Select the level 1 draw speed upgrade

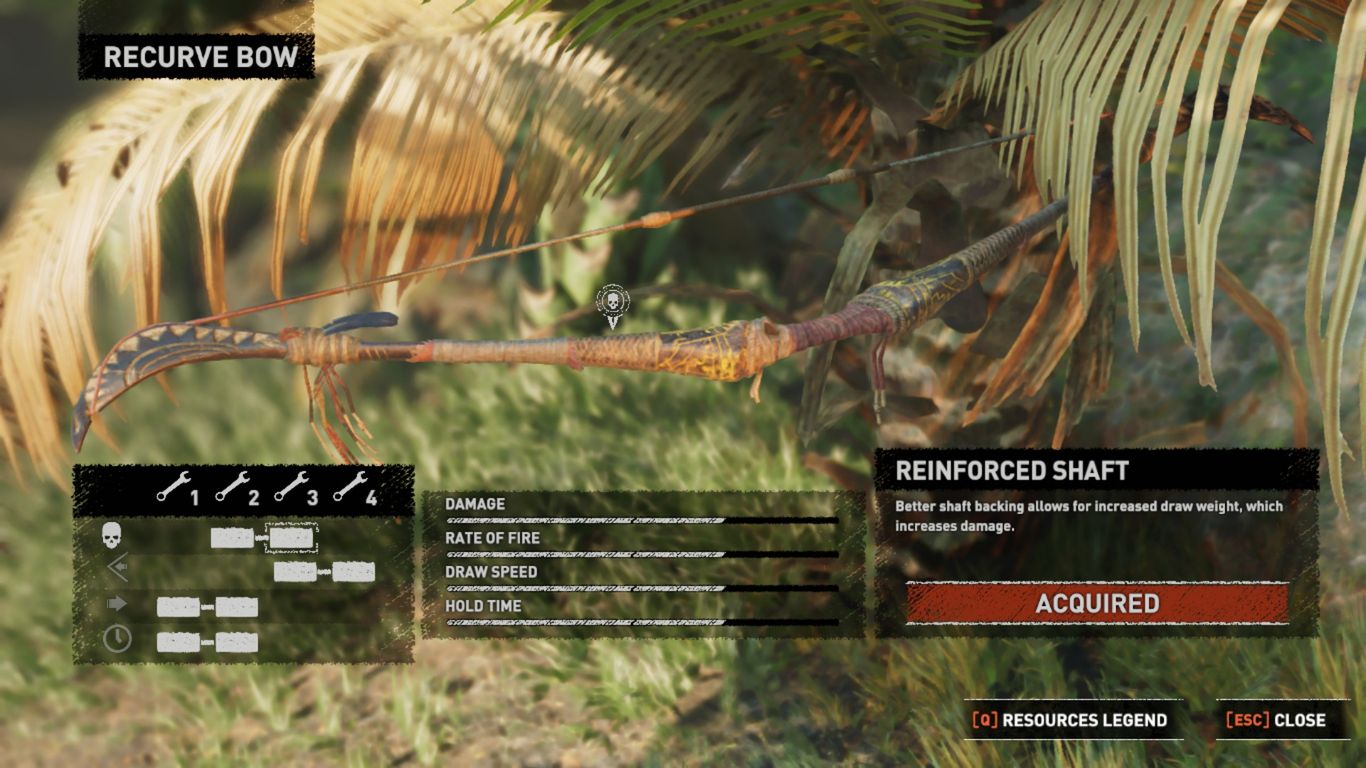click(178, 607)
